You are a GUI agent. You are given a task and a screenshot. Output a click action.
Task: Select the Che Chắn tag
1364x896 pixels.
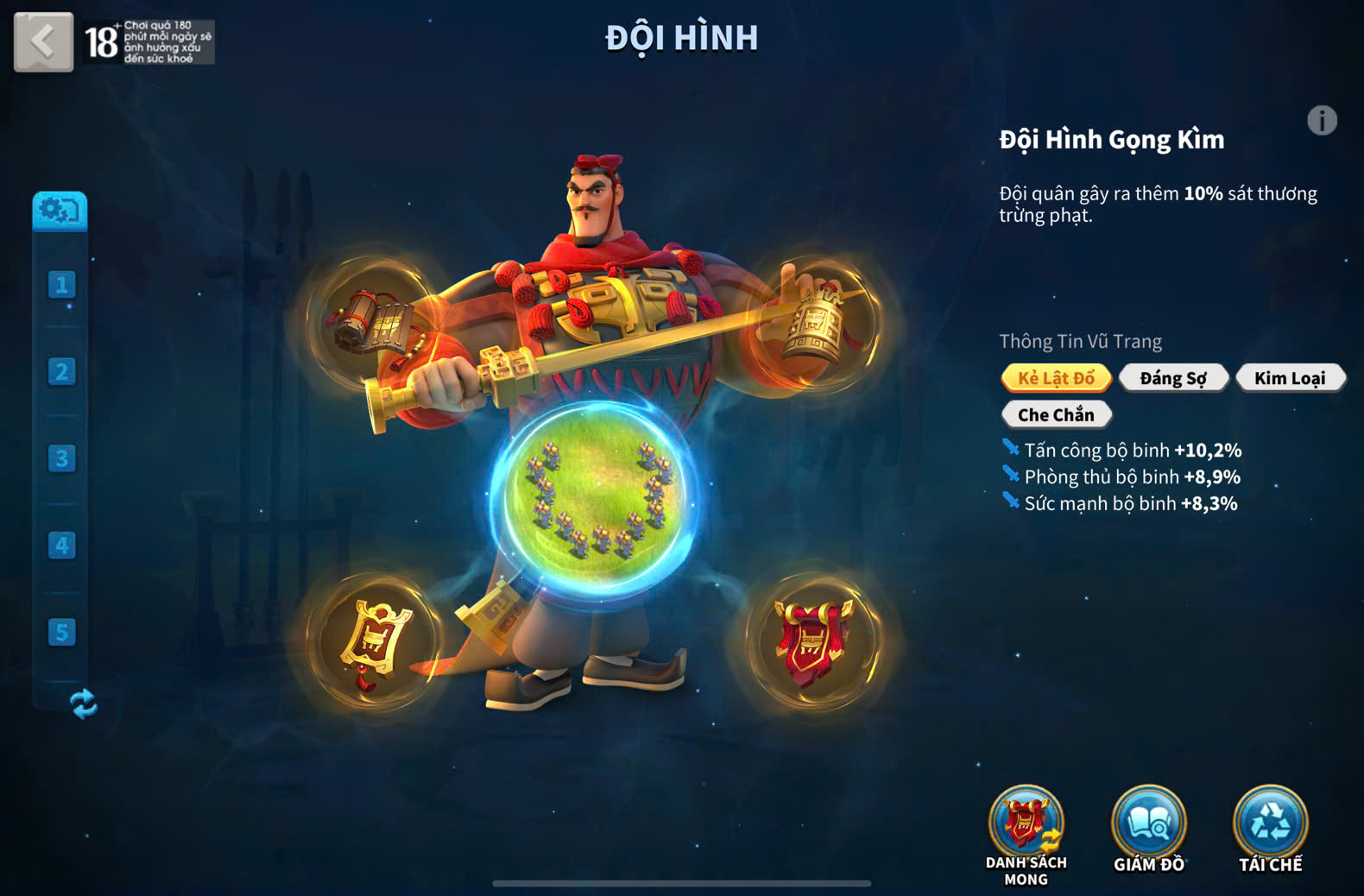(1056, 415)
